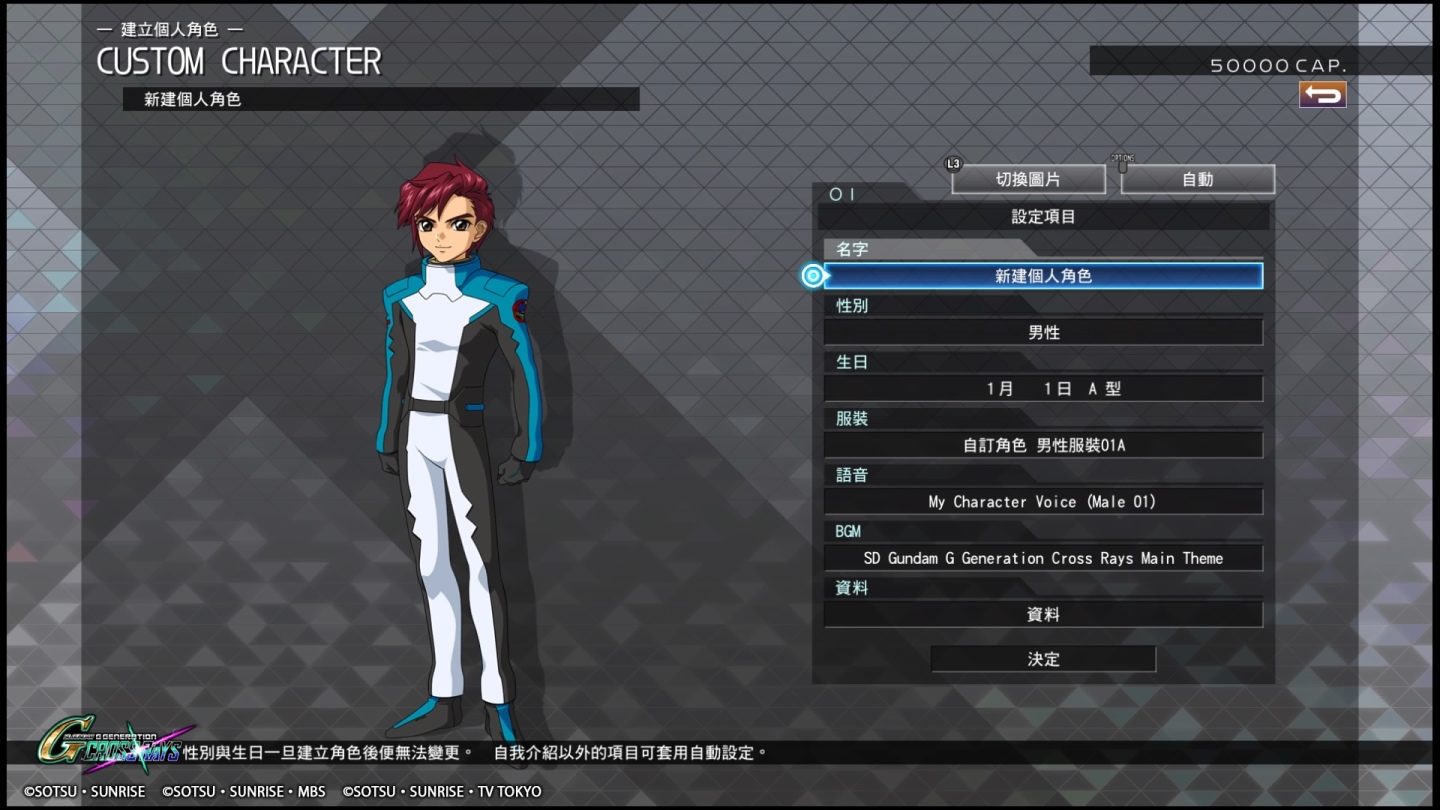The width and height of the screenshot is (1440, 810).
Task: Edit the name field 新建個人角色
Action: [x=1043, y=276]
